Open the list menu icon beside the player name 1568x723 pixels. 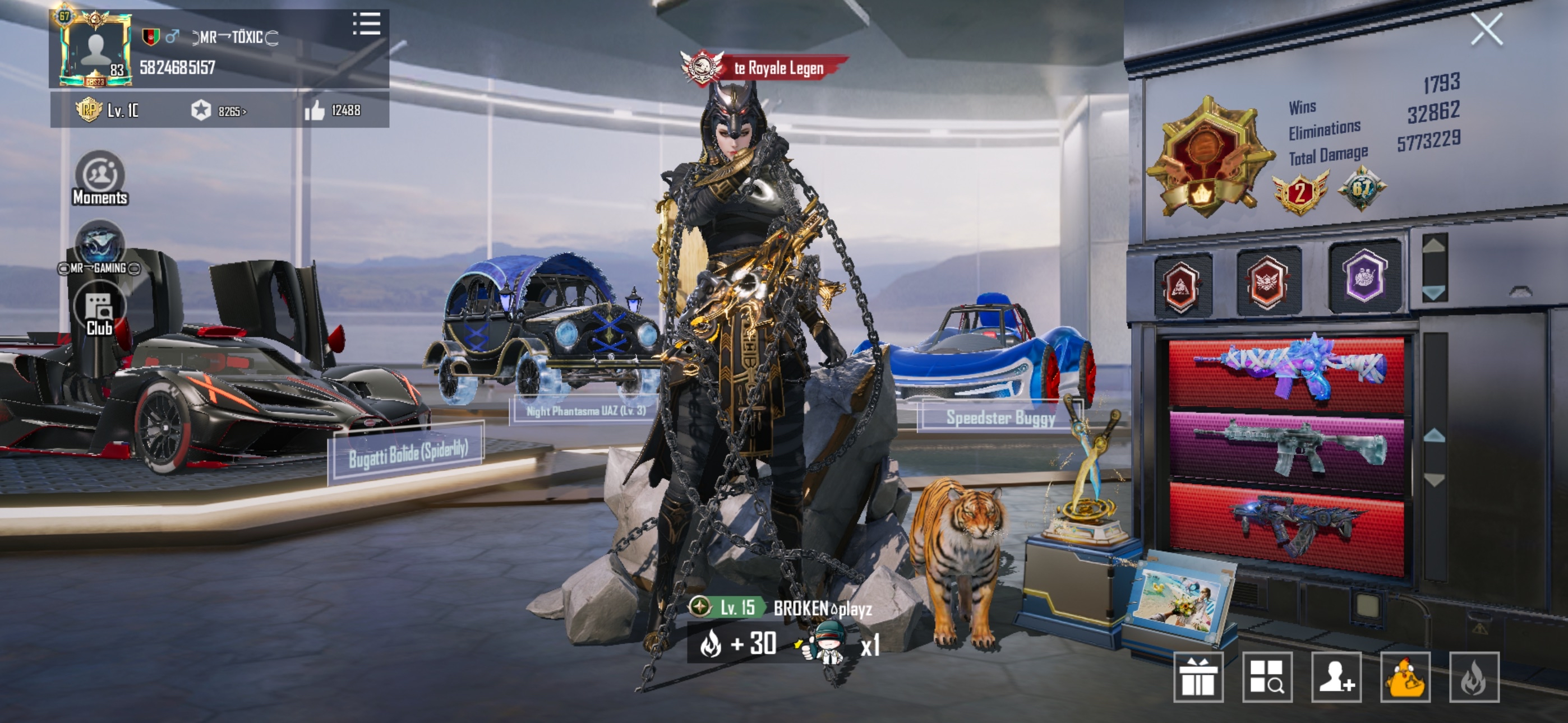(x=366, y=24)
